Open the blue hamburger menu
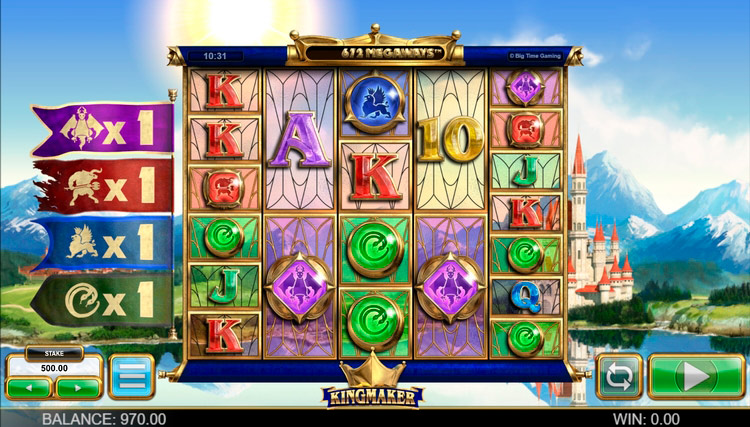Viewport: 750px width, 427px height. [131, 377]
